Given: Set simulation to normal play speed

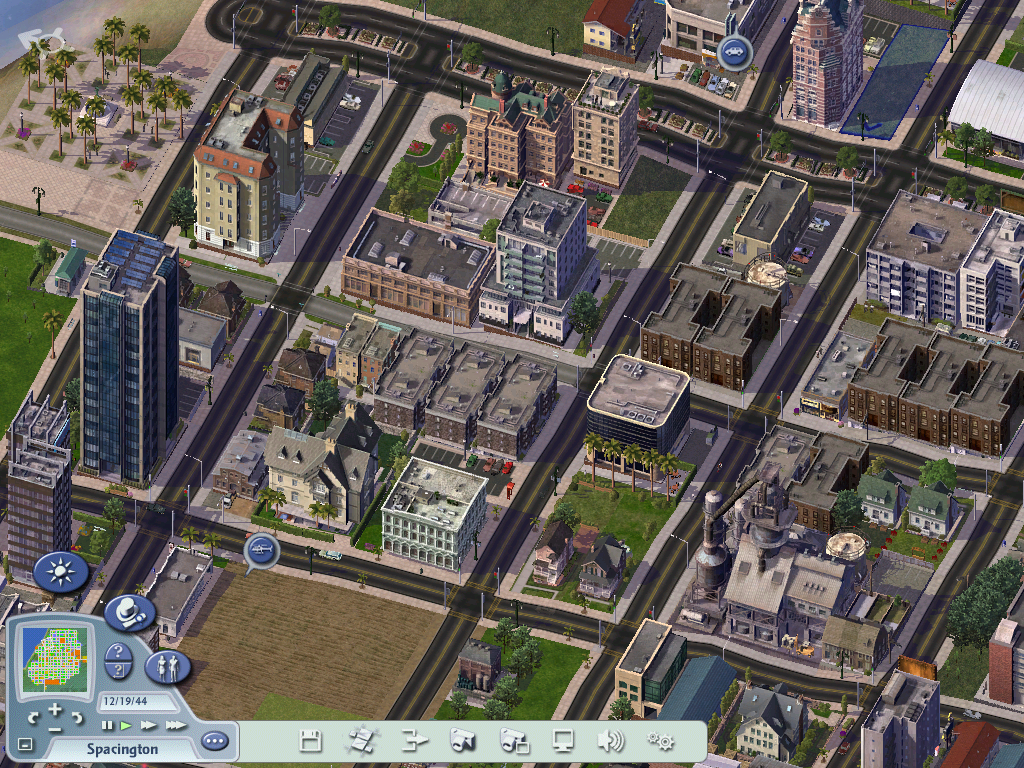Looking at the screenshot, I should [x=126, y=725].
